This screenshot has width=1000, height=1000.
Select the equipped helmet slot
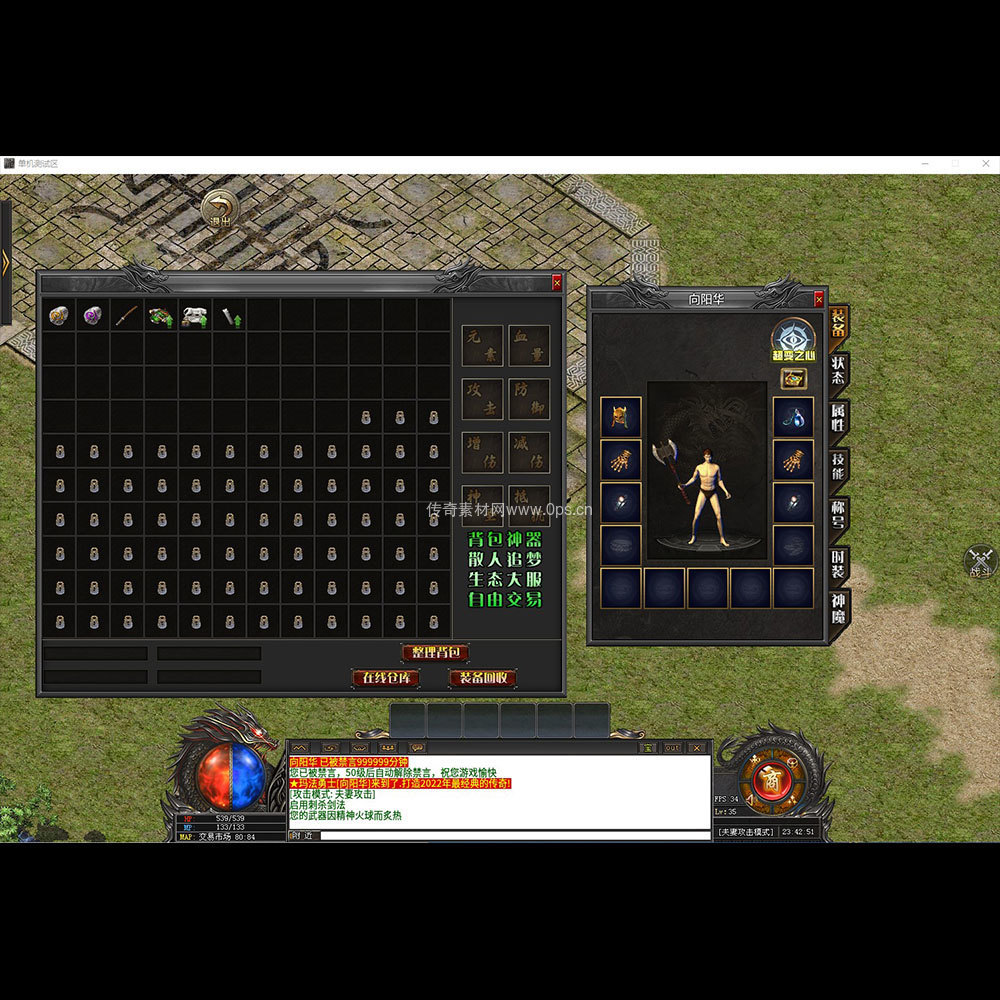[x=620, y=416]
